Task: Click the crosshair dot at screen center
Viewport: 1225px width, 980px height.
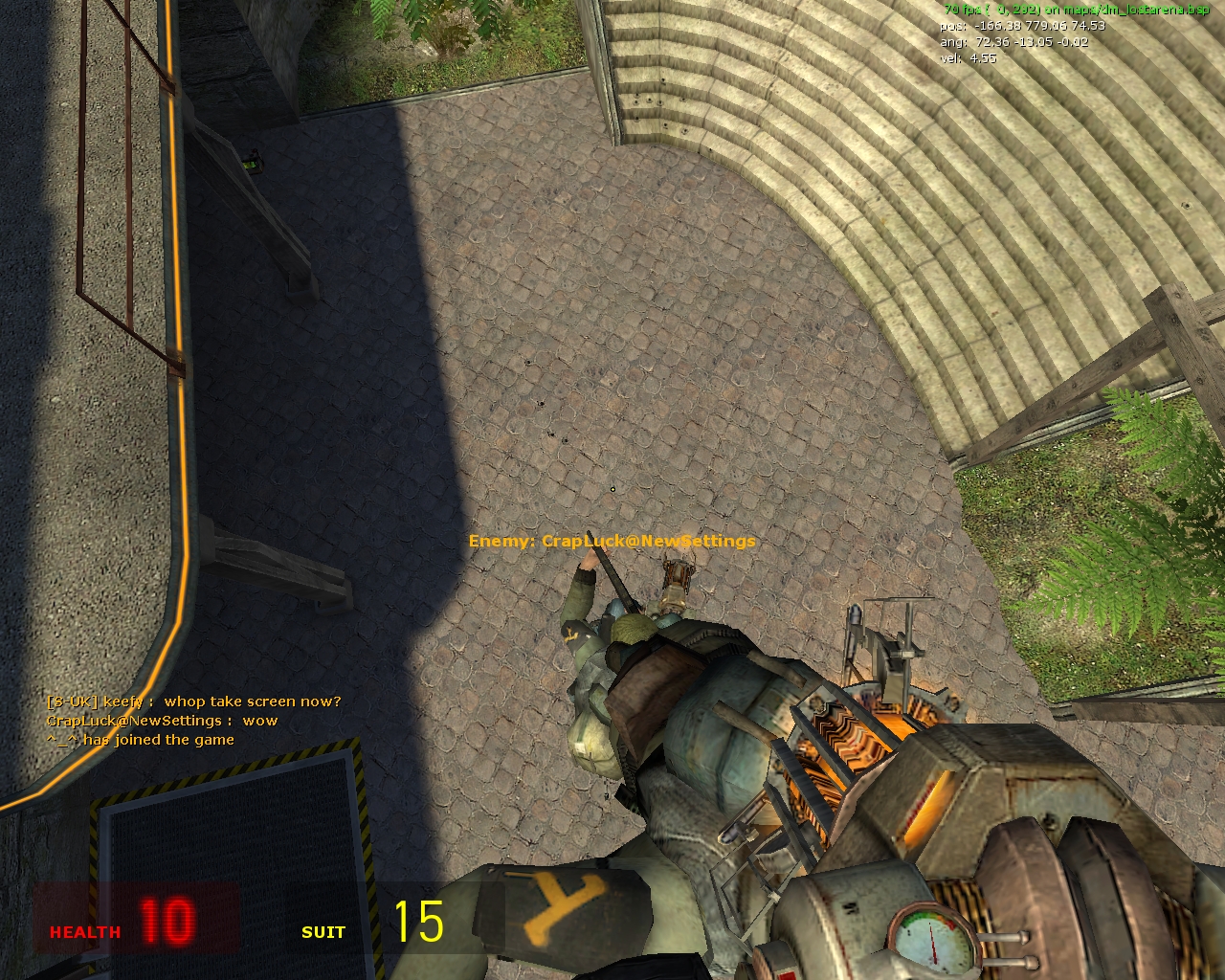Action: [x=612, y=490]
